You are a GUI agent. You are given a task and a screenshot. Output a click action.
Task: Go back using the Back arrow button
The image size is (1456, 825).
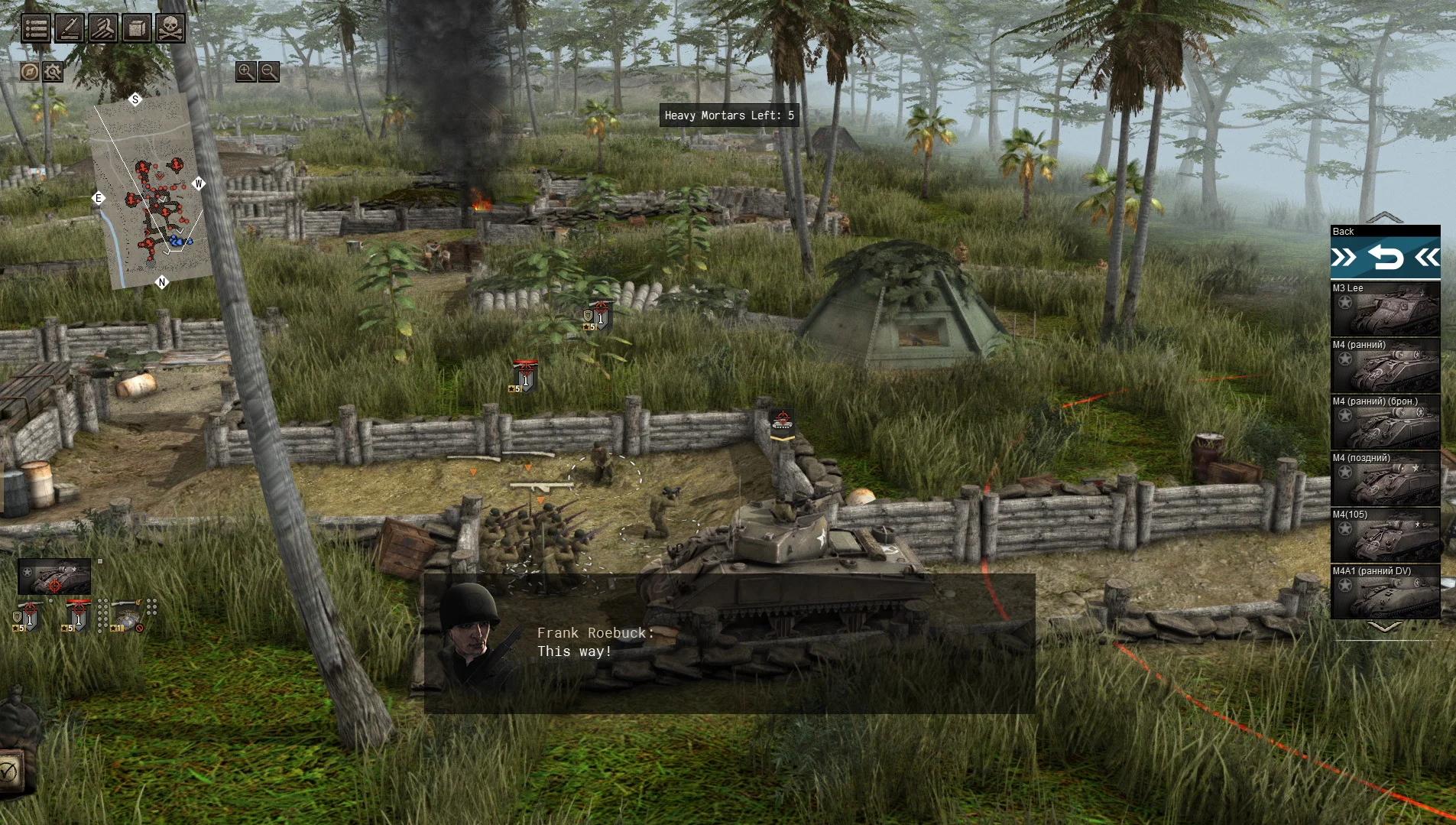coord(1385,258)
